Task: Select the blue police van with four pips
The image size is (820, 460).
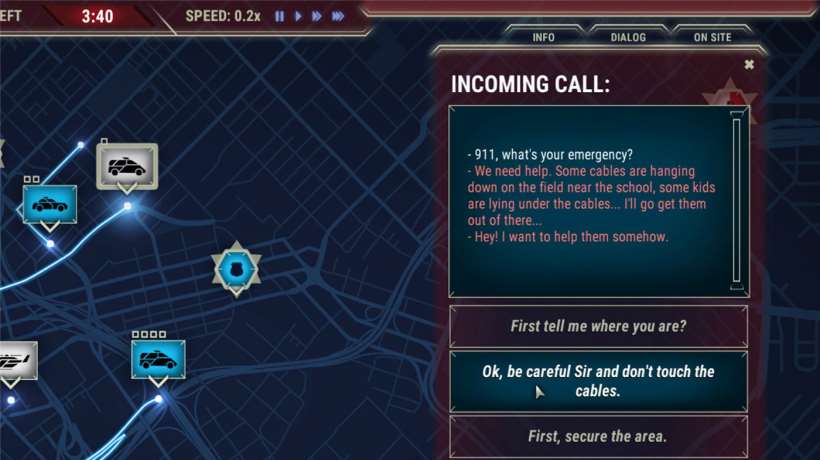Action: coord(158,359)
